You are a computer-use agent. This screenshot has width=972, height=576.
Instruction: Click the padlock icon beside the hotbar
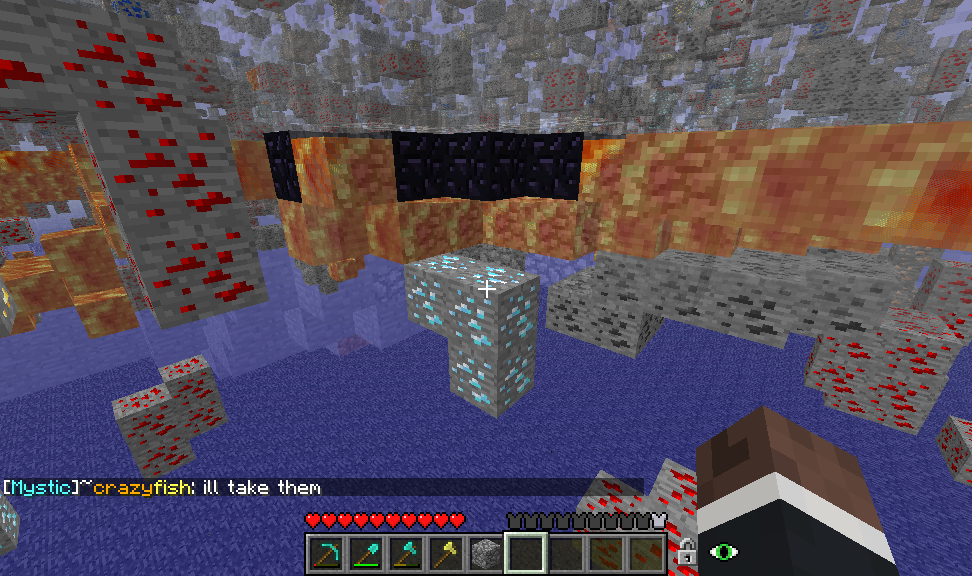686,550
